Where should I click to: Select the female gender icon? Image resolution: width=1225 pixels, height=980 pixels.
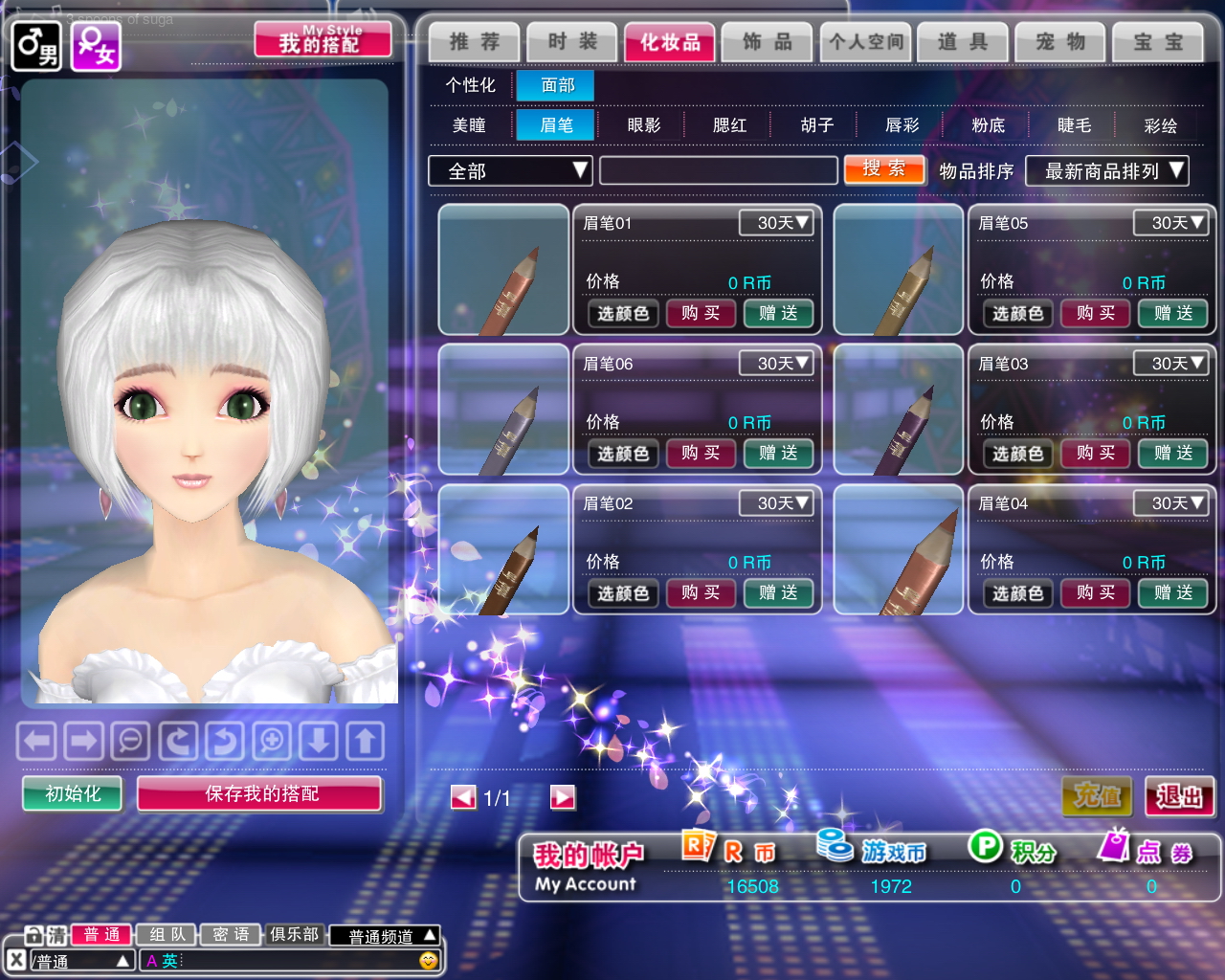pyautogui.click(x=97, y=46)
